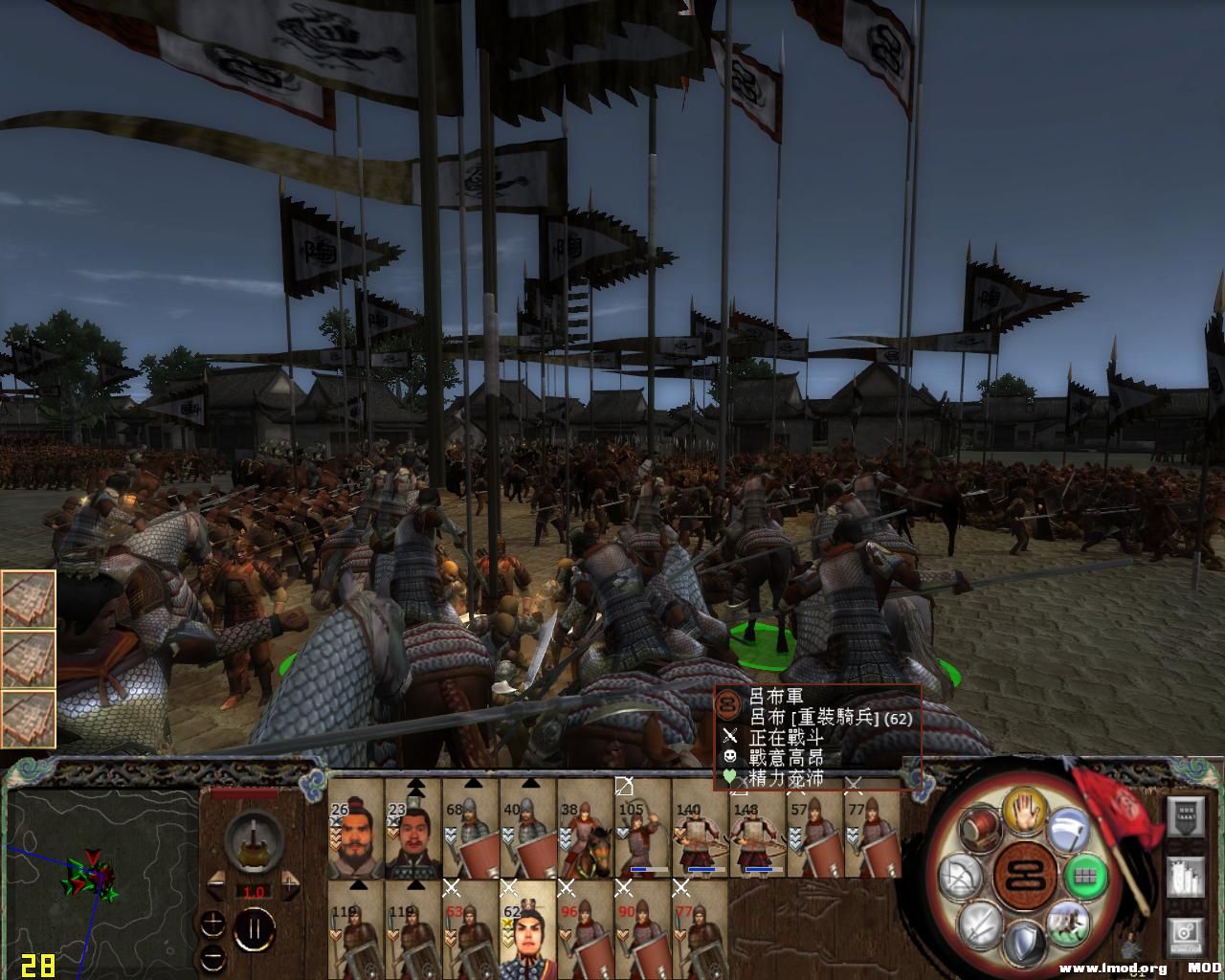Pause the battle with the pause button
Image resolution: width=1225 pixels, height=980 pixels.
(256, 930)
